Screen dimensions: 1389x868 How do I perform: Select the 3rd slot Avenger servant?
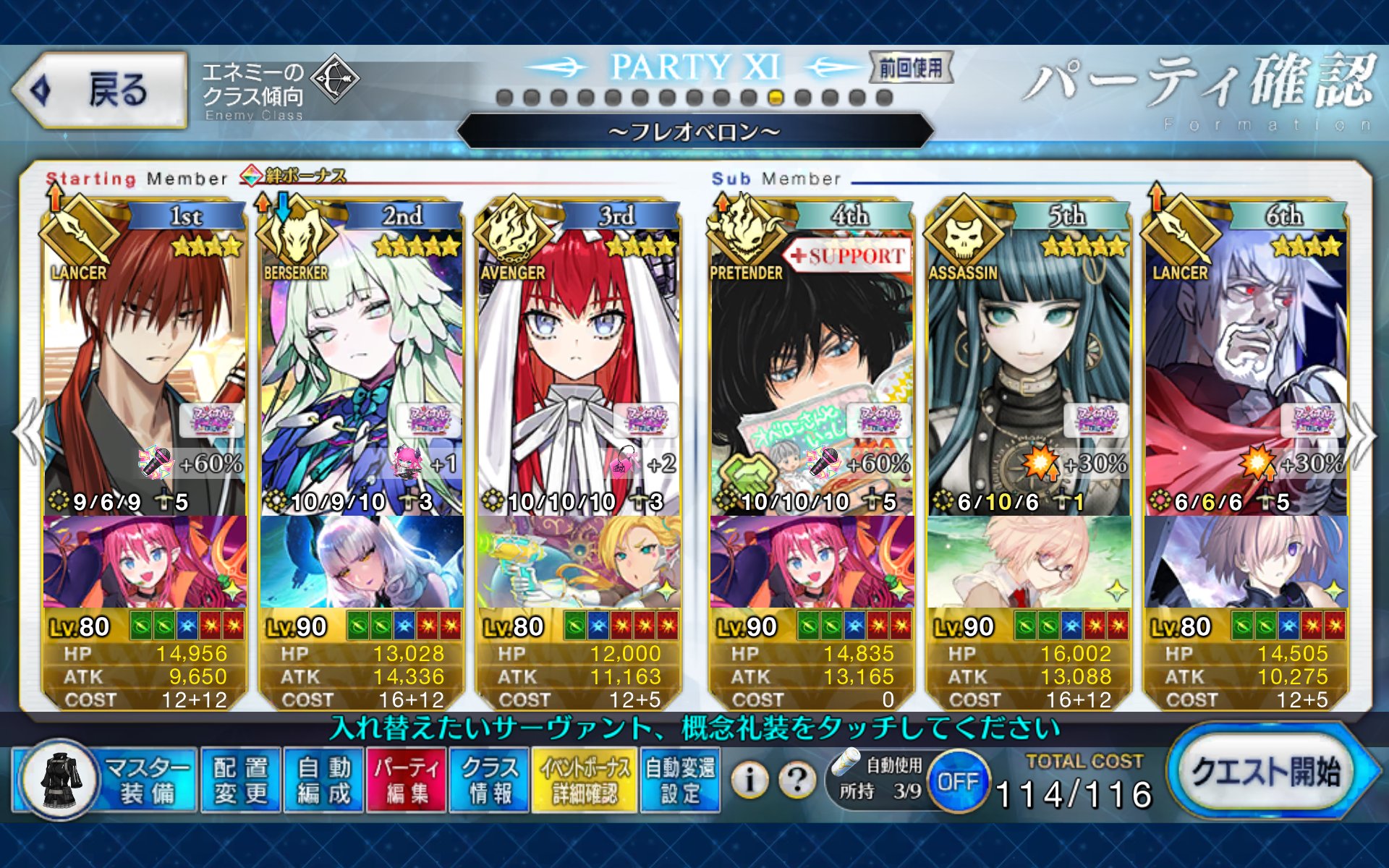(577, 362)
